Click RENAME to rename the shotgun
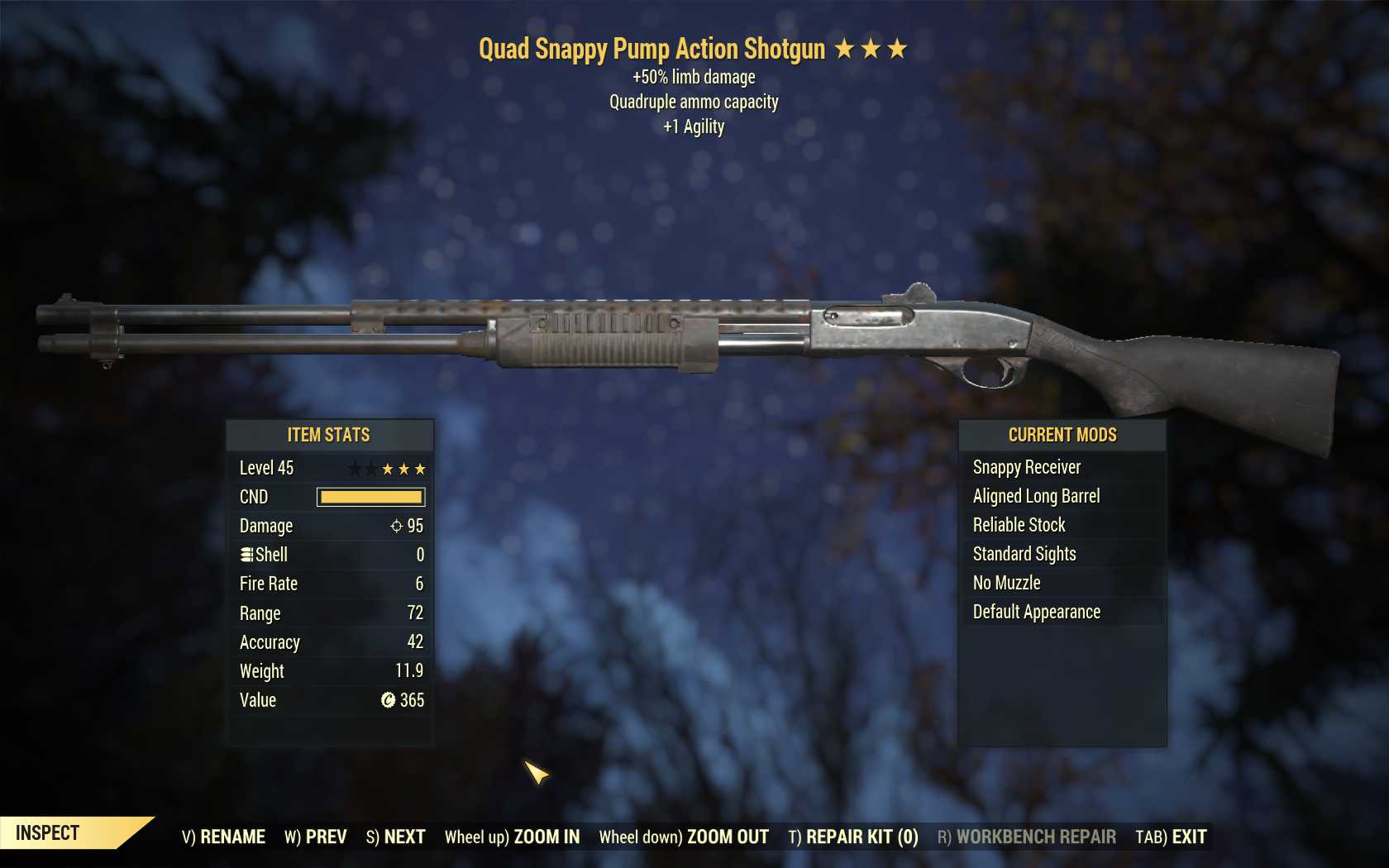The image size is (1389, 868). point(223,836)
